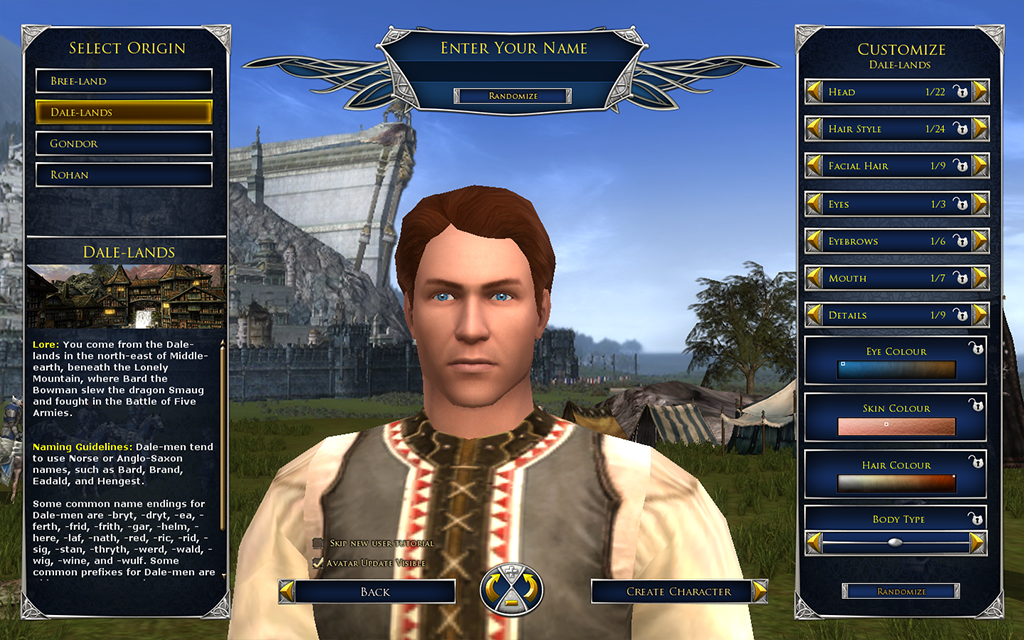1024x640 pixels.
Task: Select a shade on Hair Colour bar
Action: [x=896, y=484]
